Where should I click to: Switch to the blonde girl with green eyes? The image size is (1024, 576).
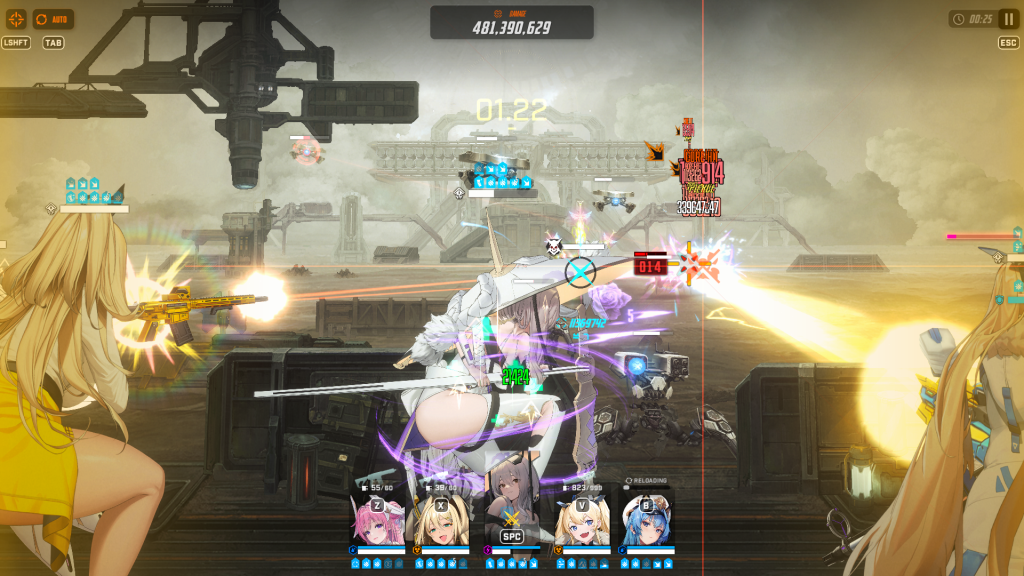[443, 520]
